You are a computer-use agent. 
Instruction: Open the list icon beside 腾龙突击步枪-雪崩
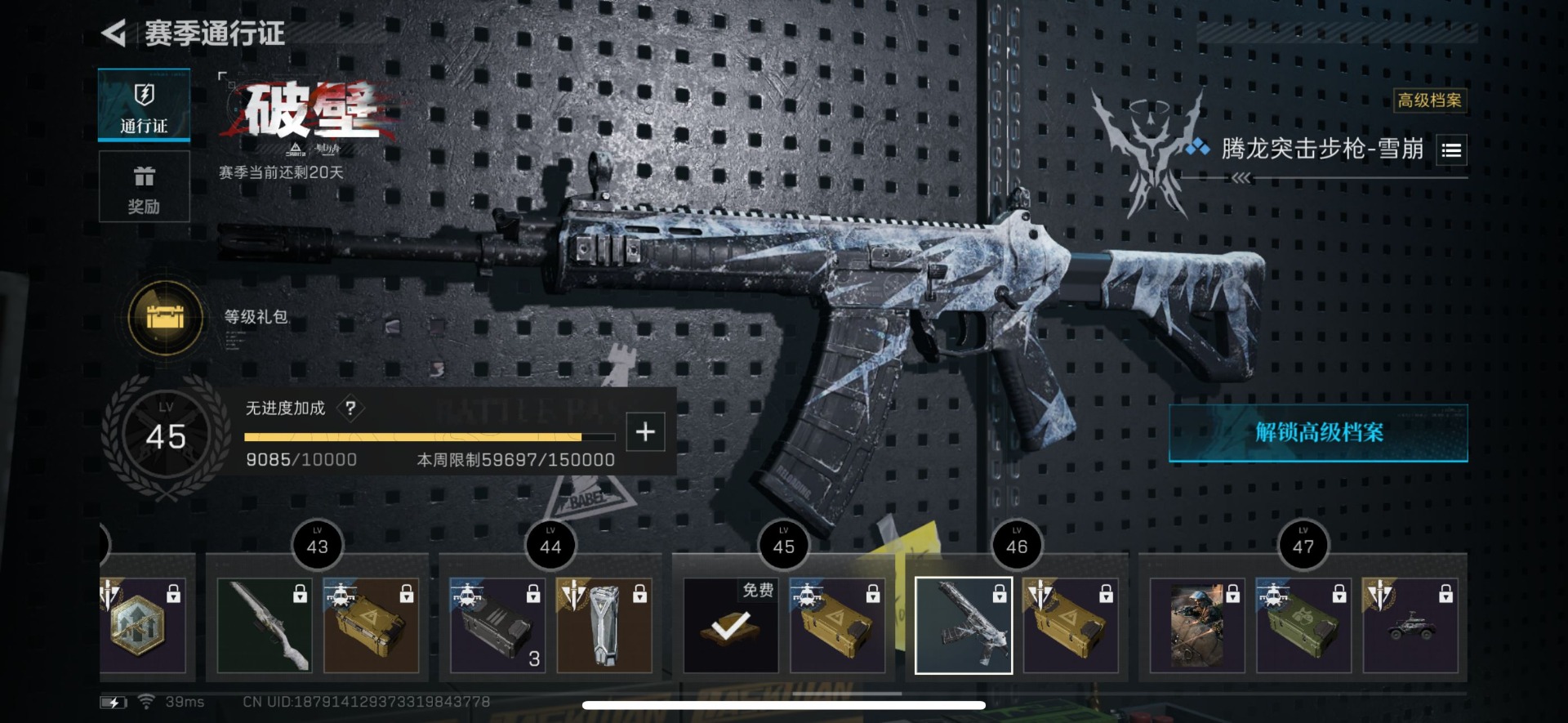tap(1451, 150)
